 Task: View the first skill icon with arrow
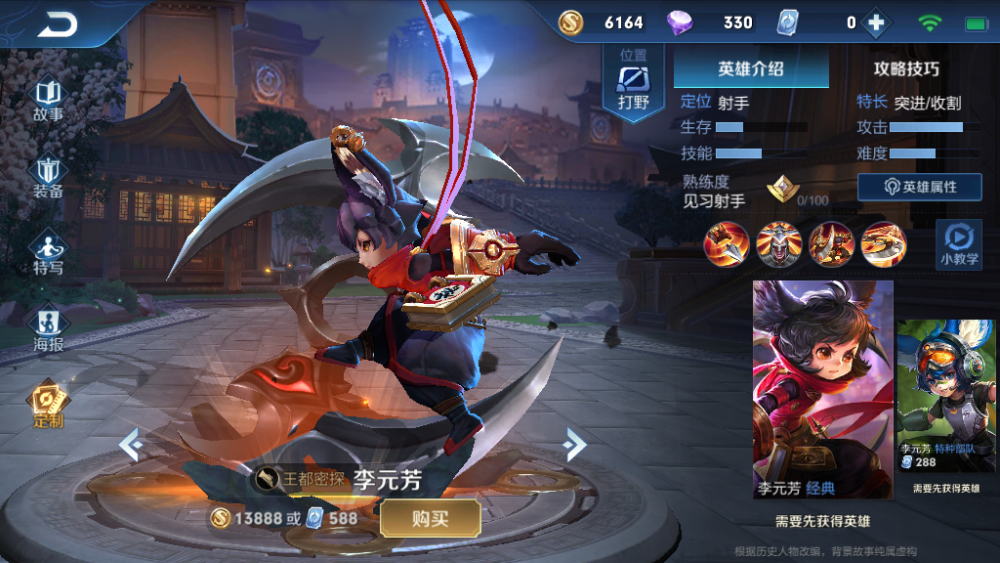pos(727,244)
